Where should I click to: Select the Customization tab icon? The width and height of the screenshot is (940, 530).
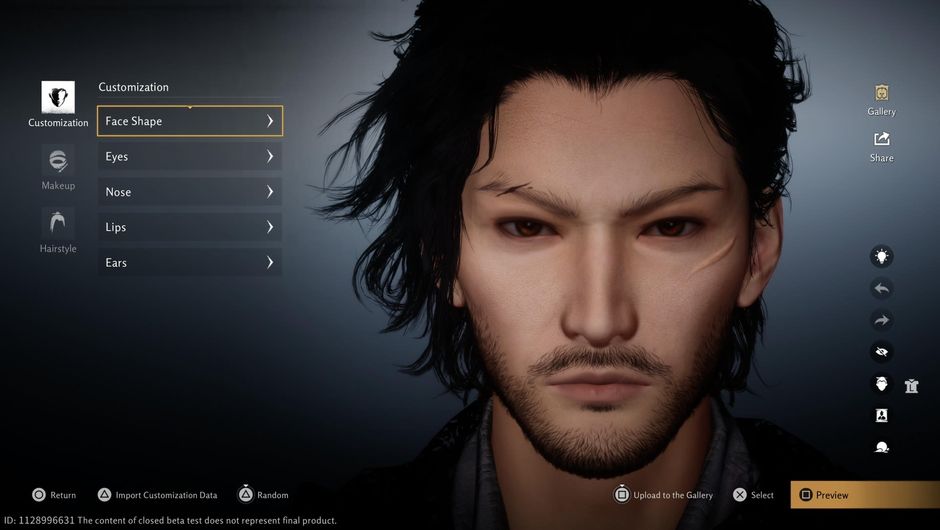click(x=58, y=98)
